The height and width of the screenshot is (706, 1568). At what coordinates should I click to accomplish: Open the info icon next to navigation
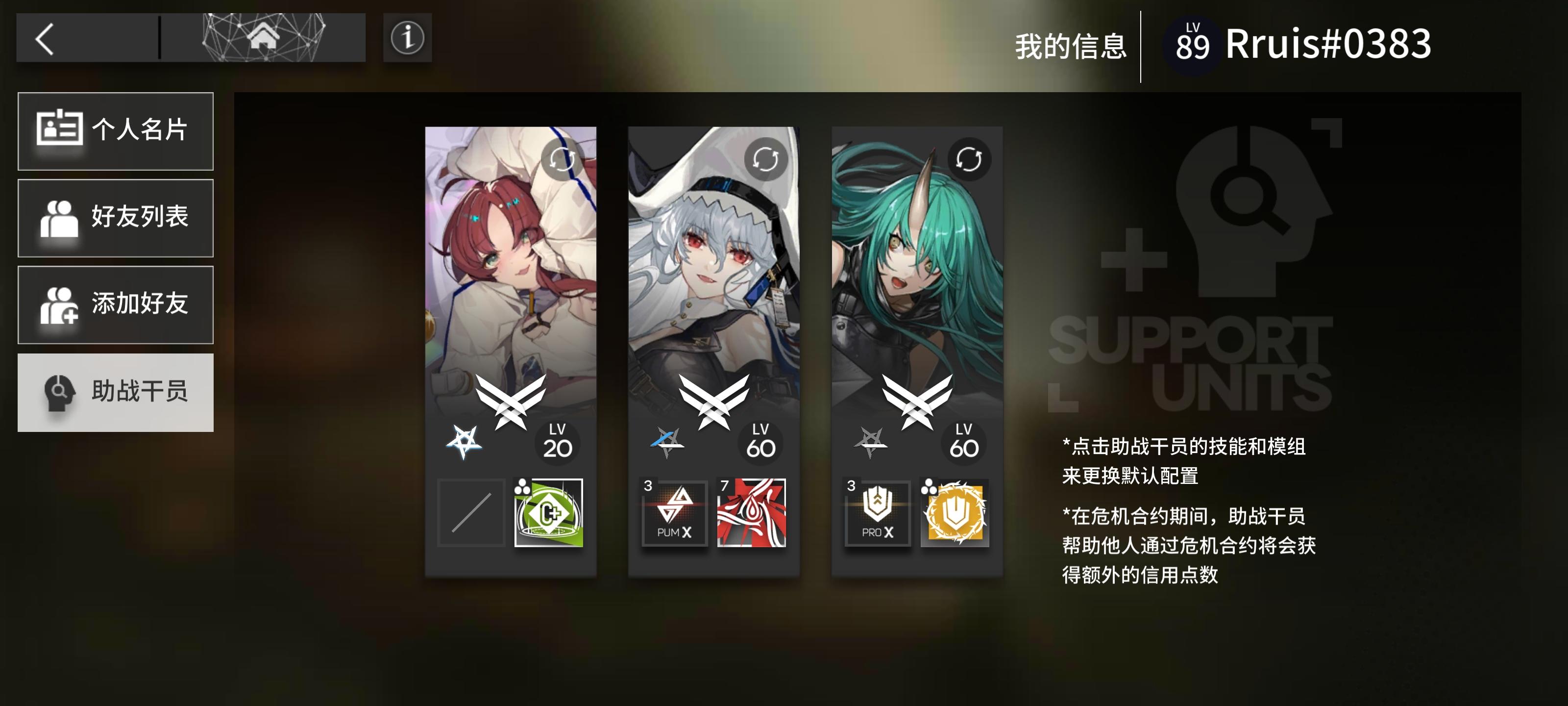[408, 38]
